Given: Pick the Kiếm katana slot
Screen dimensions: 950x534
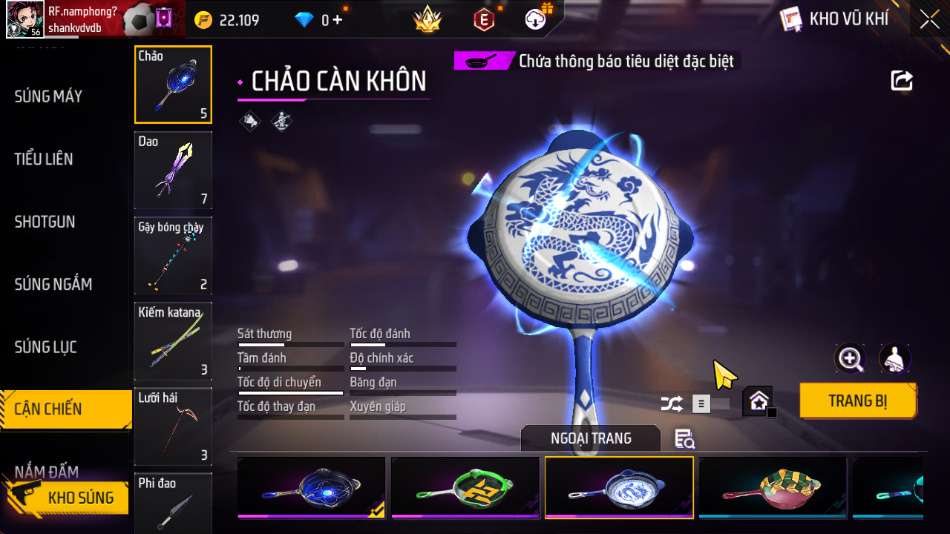Looking at the screenshot, I should coord(173,341).
